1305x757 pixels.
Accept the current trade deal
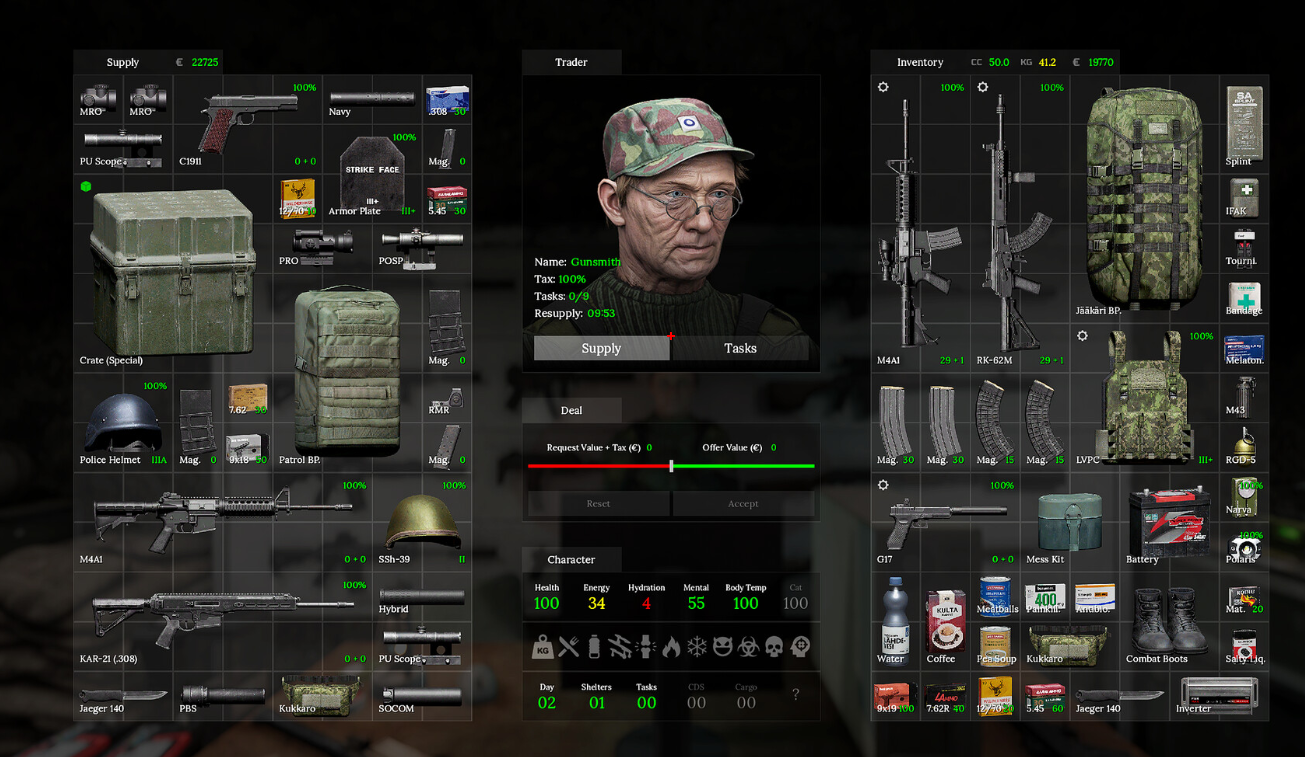click(743, 504)
